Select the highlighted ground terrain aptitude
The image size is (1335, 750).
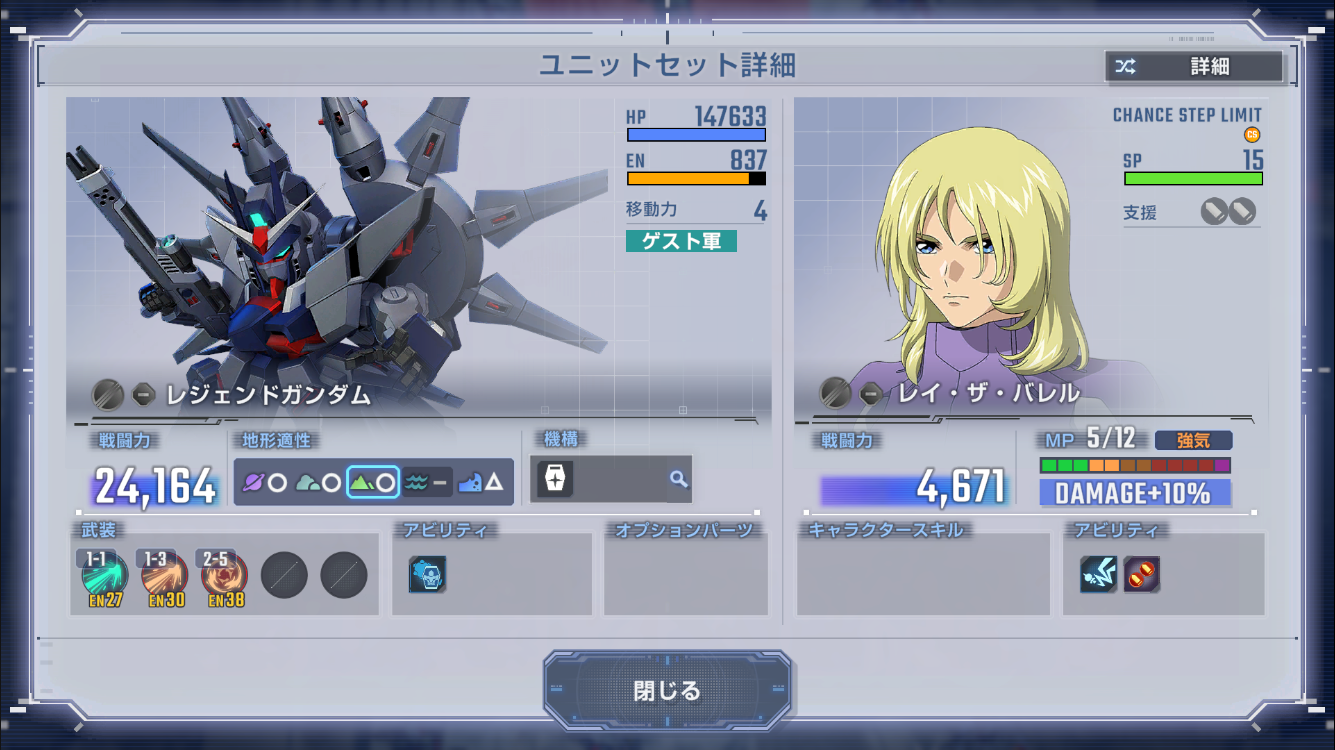tap(373, 483)
